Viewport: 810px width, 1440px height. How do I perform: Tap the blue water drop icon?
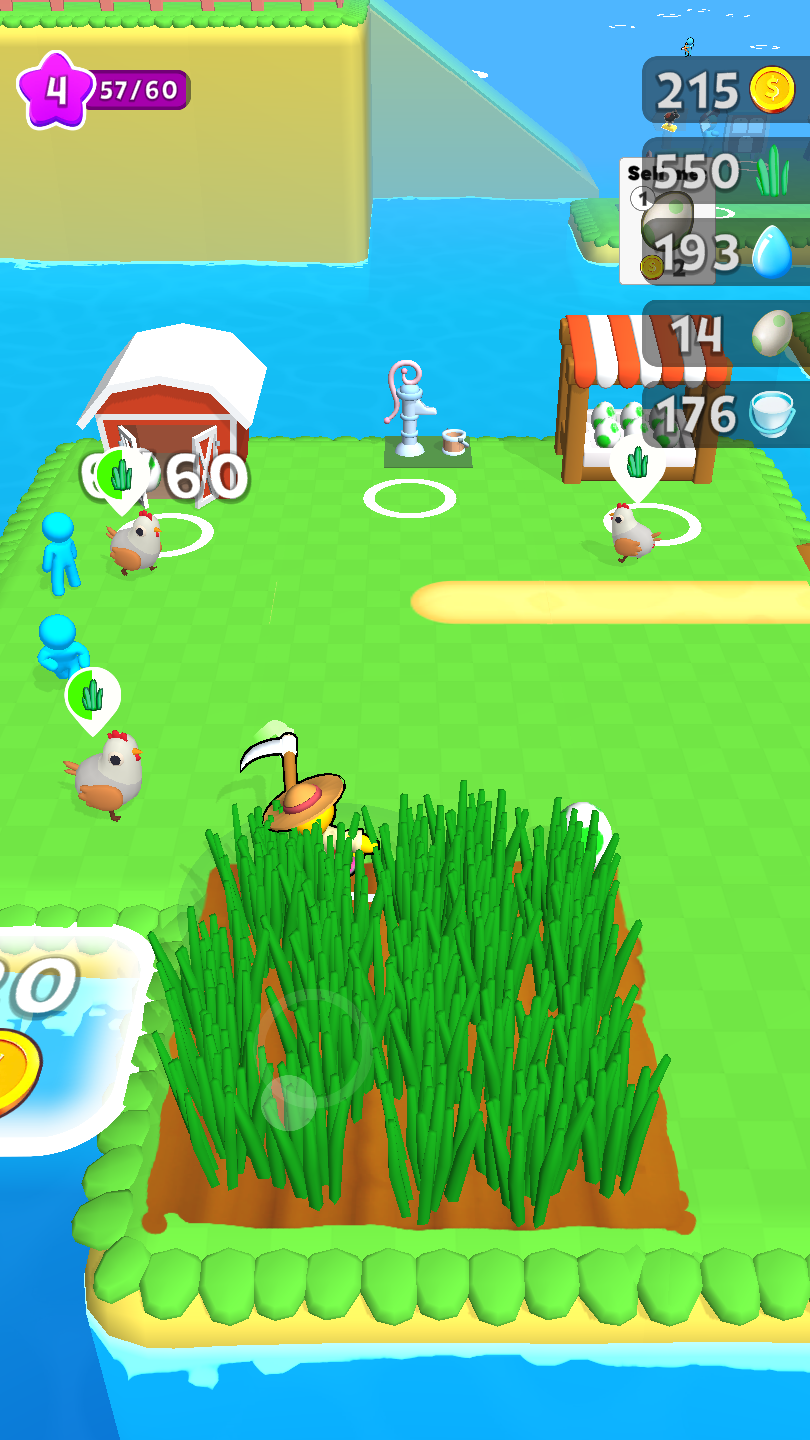[772, 252]
